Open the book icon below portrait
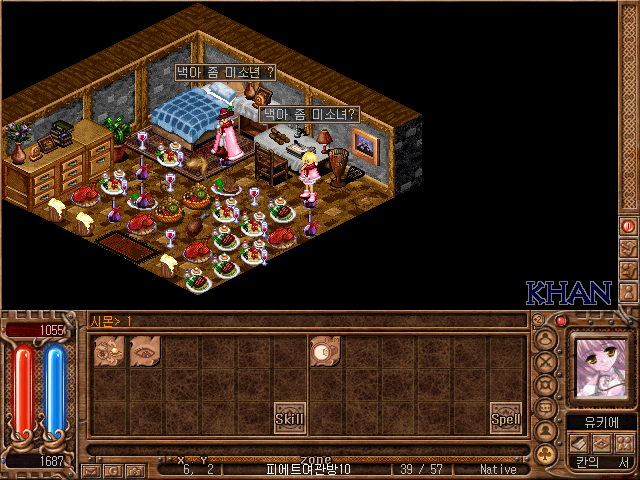Image resolution: width=640 pixels, height=480 pixels. pyautogui.click(x=577, y=443)
